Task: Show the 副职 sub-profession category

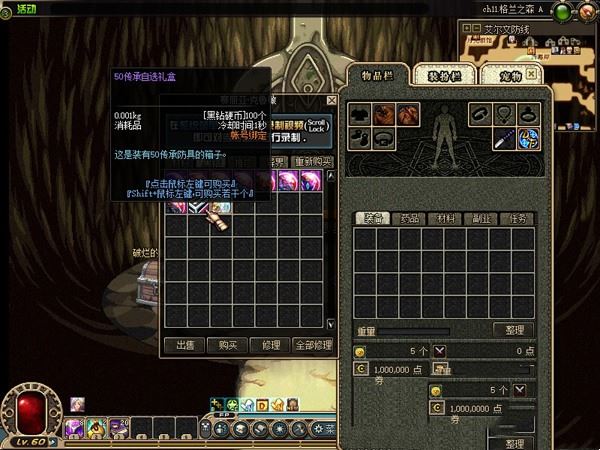Action: [476, 218]
